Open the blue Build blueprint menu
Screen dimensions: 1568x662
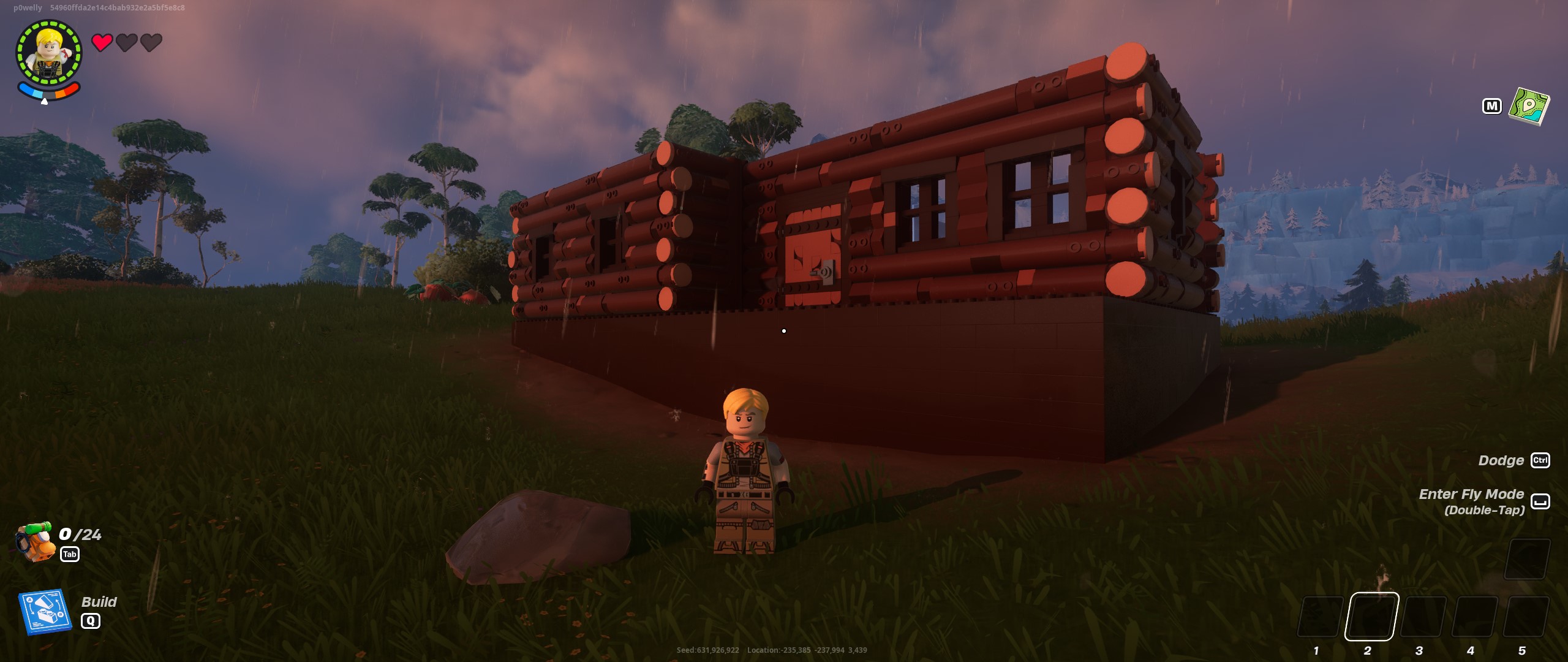(x=45, y=612)
